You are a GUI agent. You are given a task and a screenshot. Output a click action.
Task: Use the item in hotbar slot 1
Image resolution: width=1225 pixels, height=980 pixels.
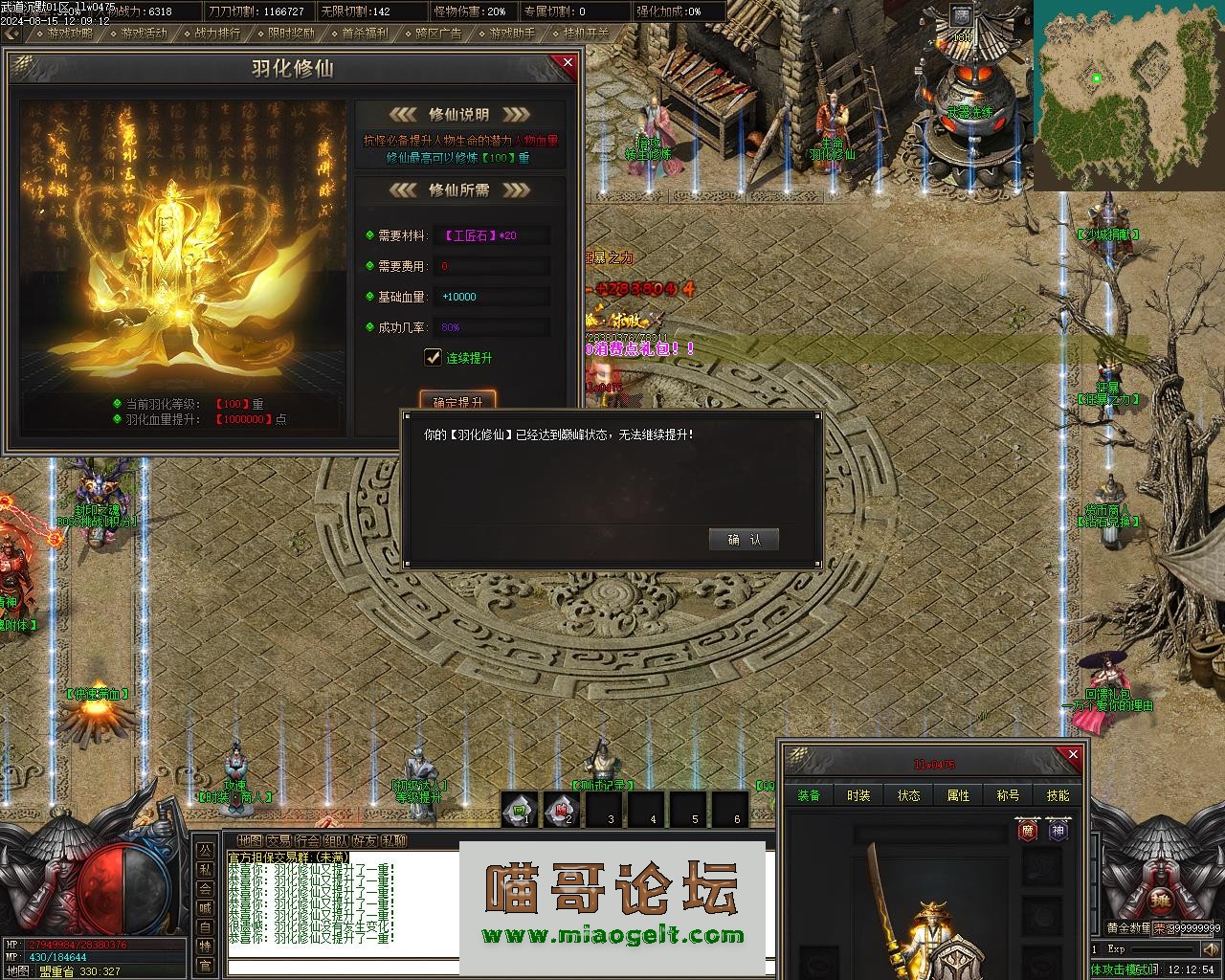click(520, 809)
